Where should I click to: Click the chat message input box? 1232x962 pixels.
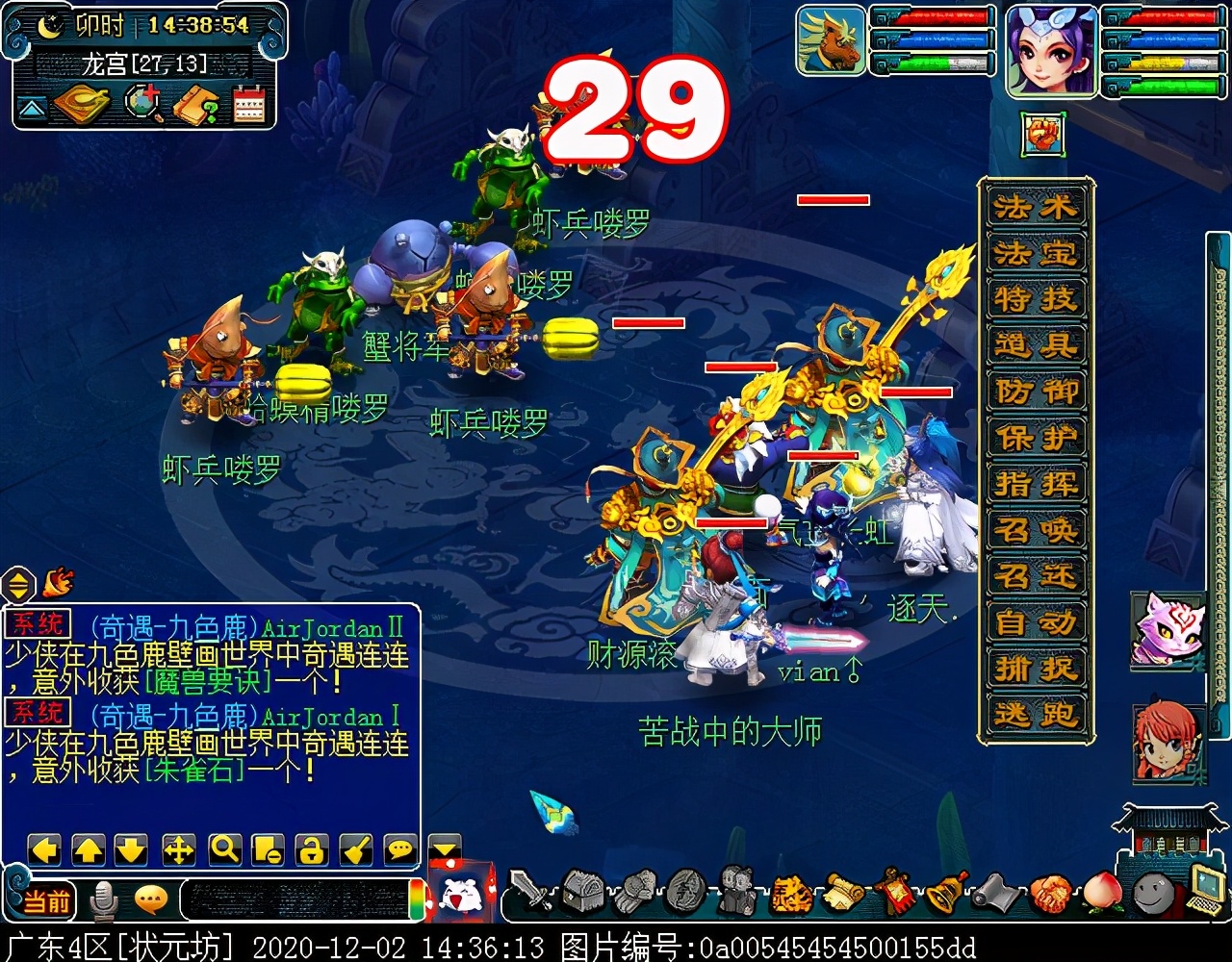pos(294,901)
